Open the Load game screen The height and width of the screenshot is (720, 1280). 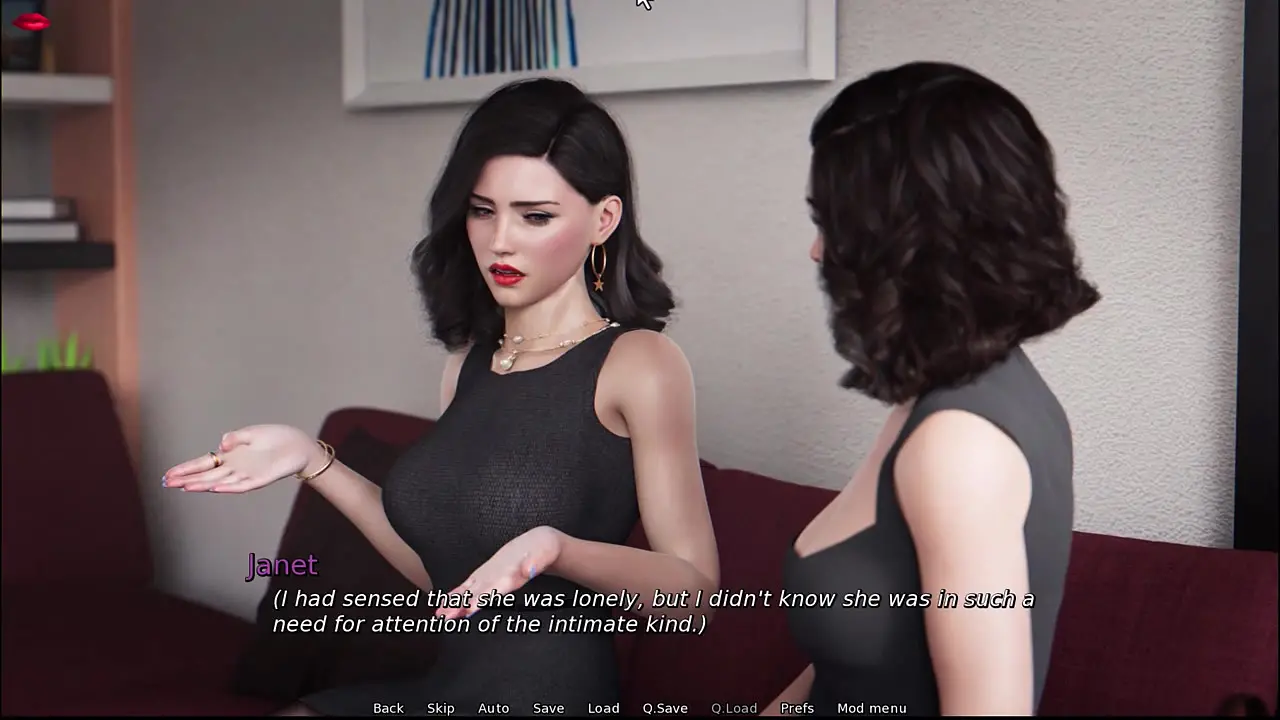(603, 708)
